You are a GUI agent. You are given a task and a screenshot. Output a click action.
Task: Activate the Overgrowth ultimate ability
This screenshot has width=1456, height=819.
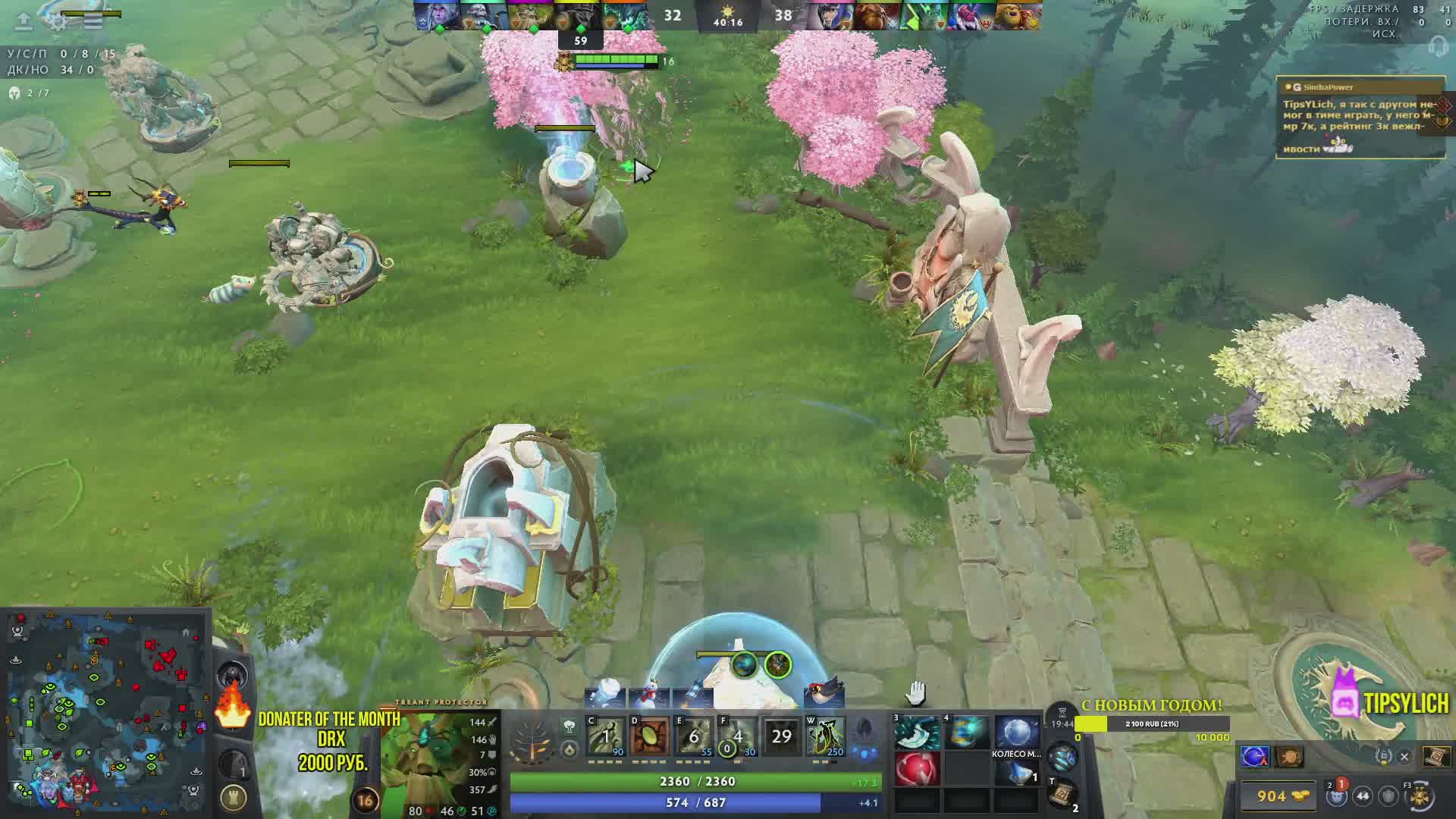point(826,736)
